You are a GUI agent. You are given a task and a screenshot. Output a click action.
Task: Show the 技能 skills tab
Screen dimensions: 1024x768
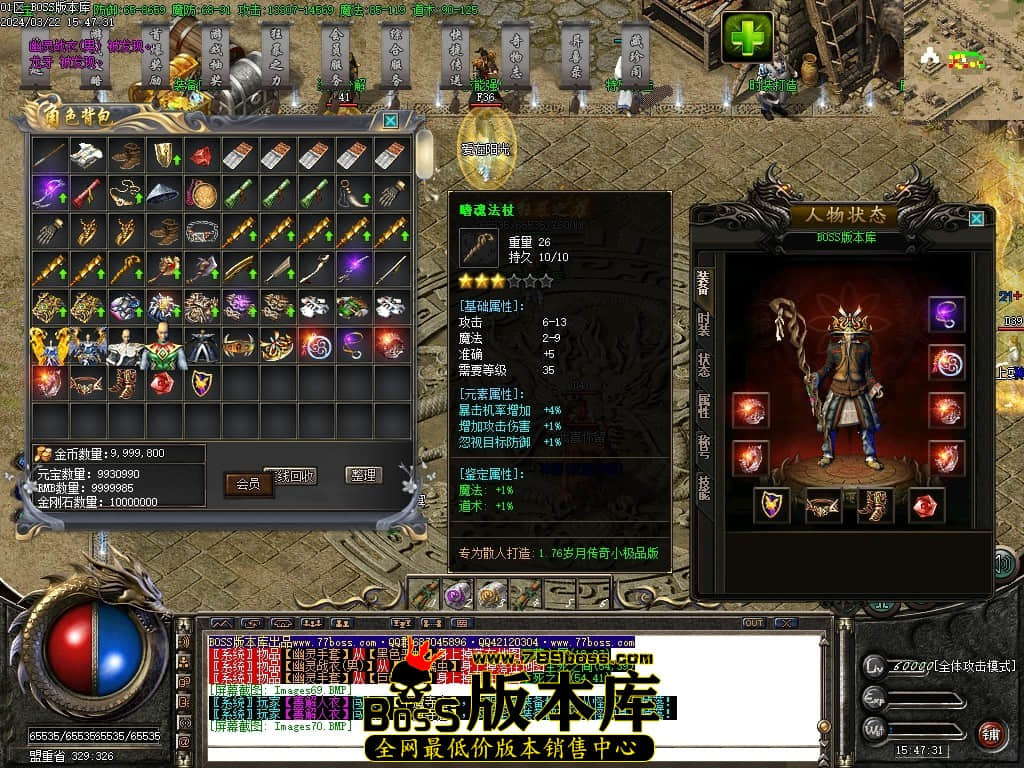(703, 487)
